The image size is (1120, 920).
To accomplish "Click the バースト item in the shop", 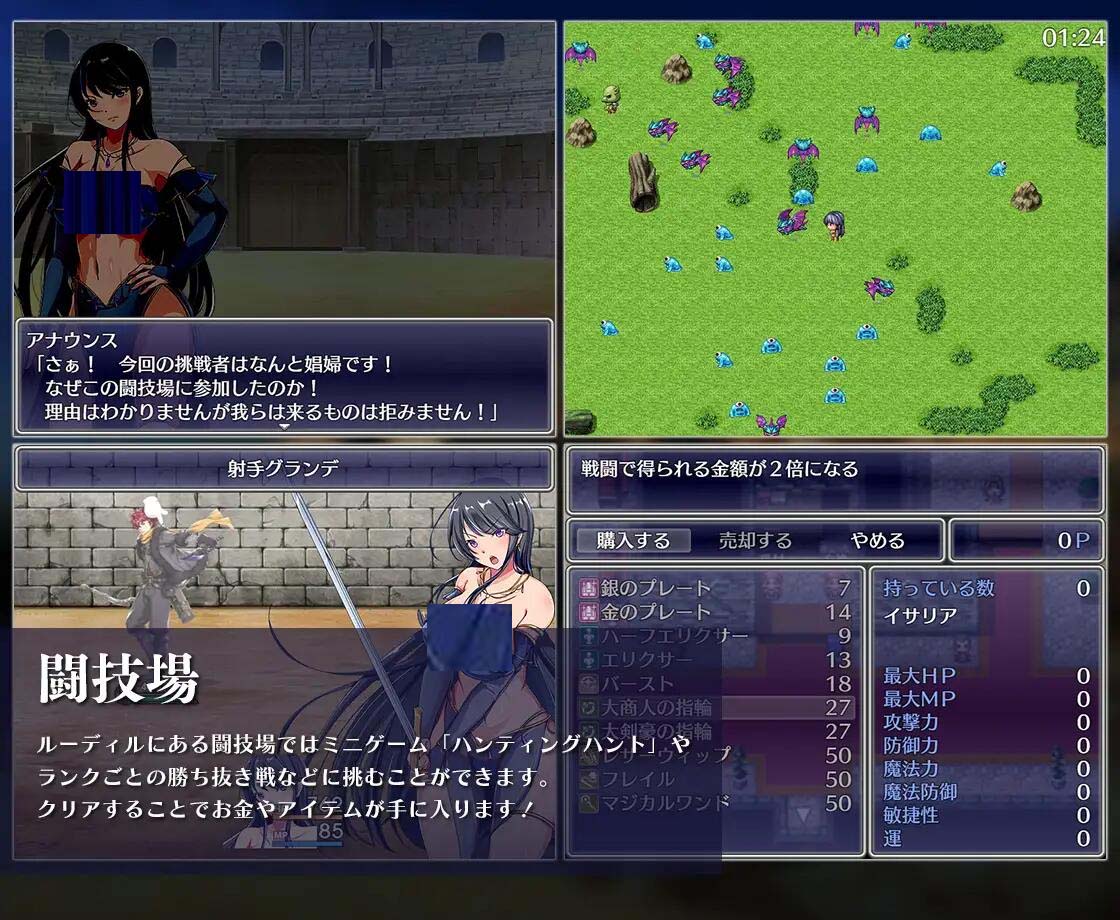I will 715,684.
